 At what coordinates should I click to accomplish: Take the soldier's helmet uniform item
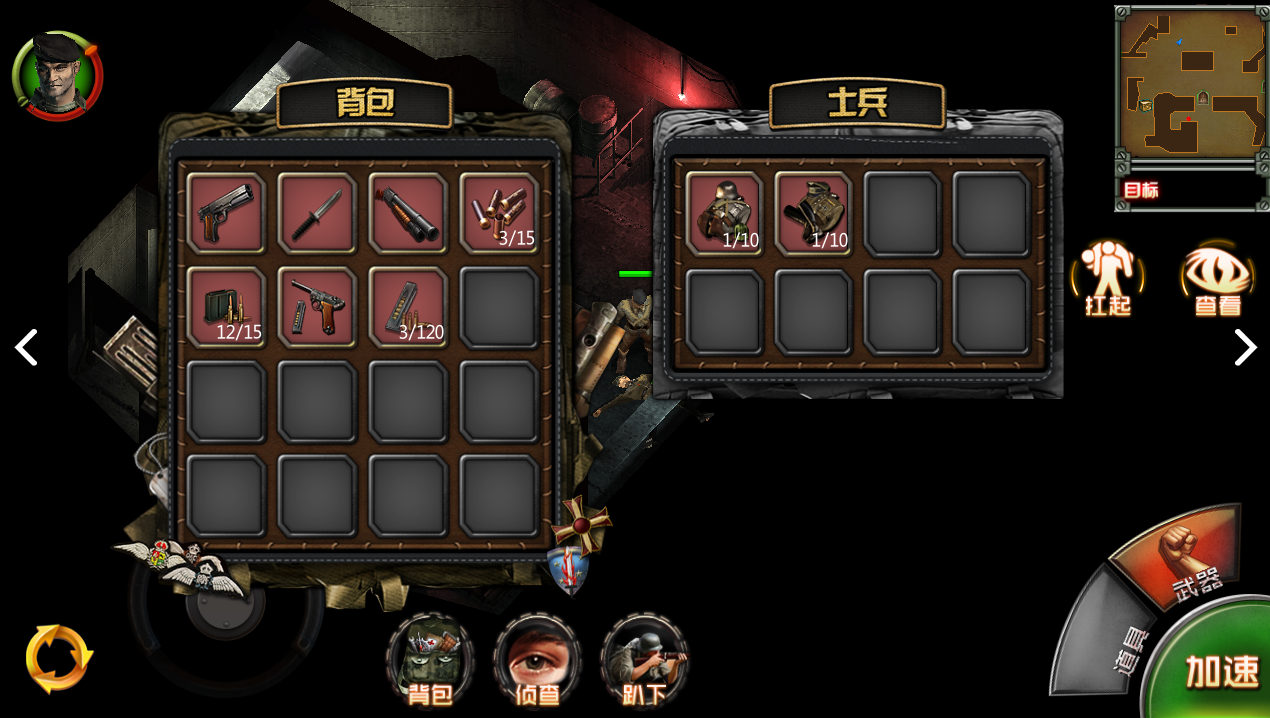click(x=724, y=213)
